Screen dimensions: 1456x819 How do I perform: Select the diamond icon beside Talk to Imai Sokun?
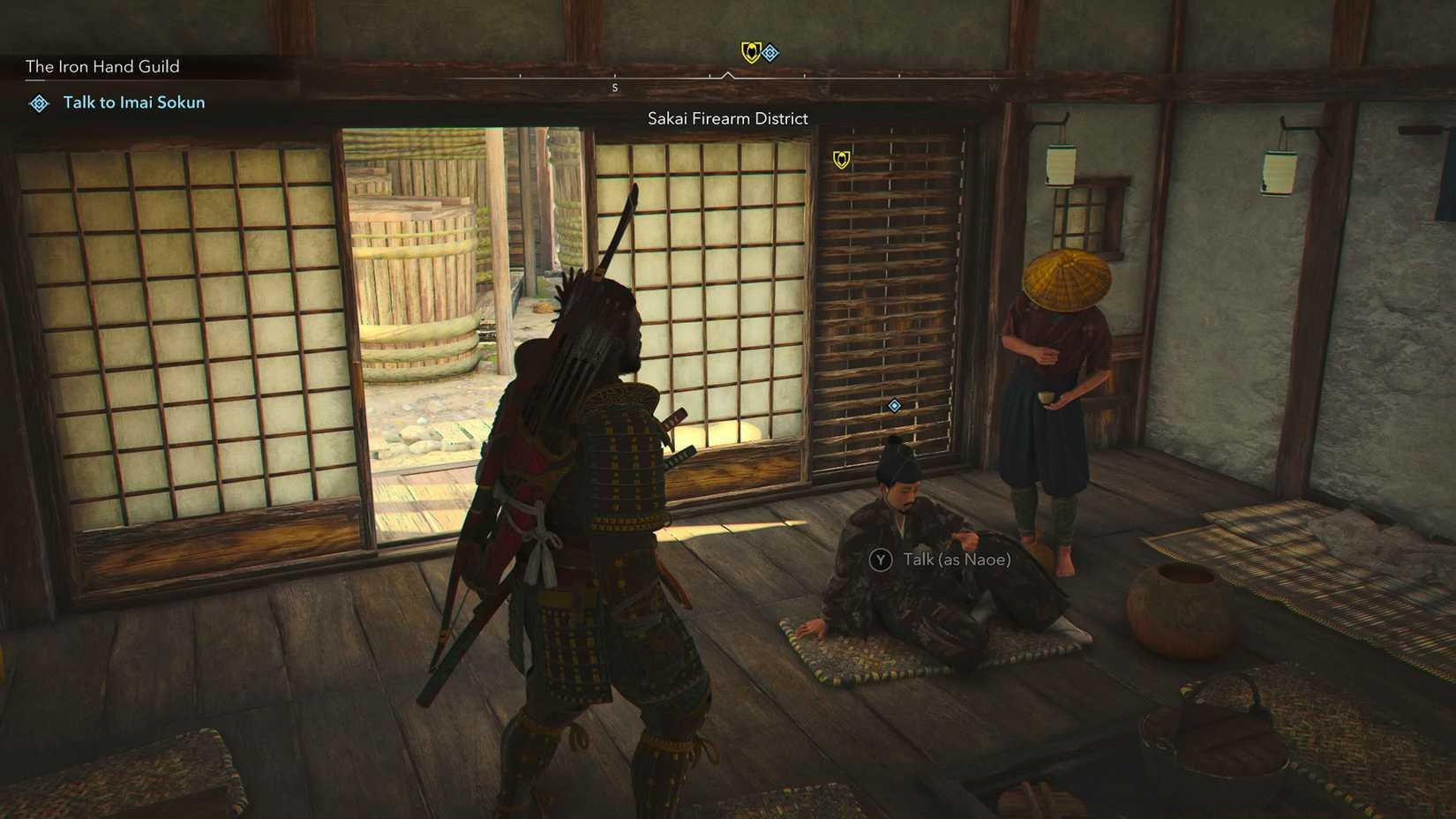tap(38, 103)
